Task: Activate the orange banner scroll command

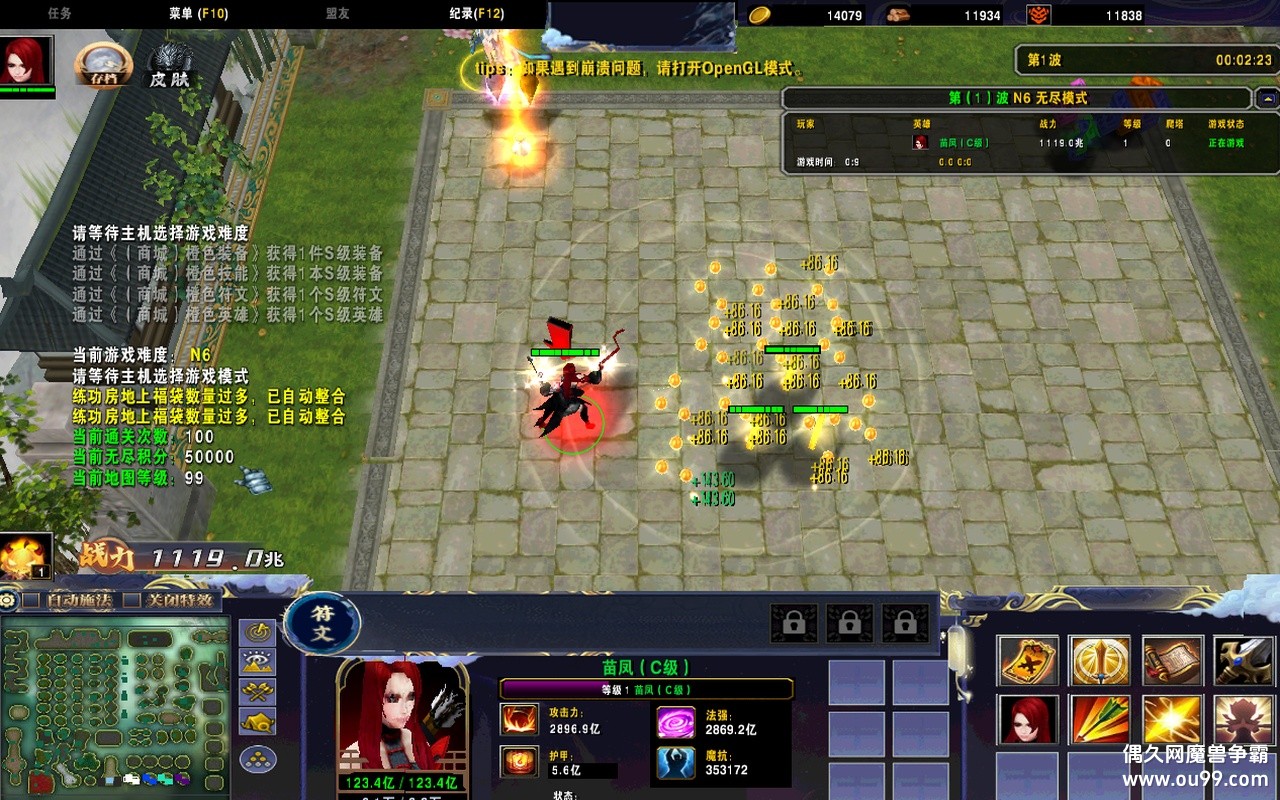Action: tap(1027, 660)
